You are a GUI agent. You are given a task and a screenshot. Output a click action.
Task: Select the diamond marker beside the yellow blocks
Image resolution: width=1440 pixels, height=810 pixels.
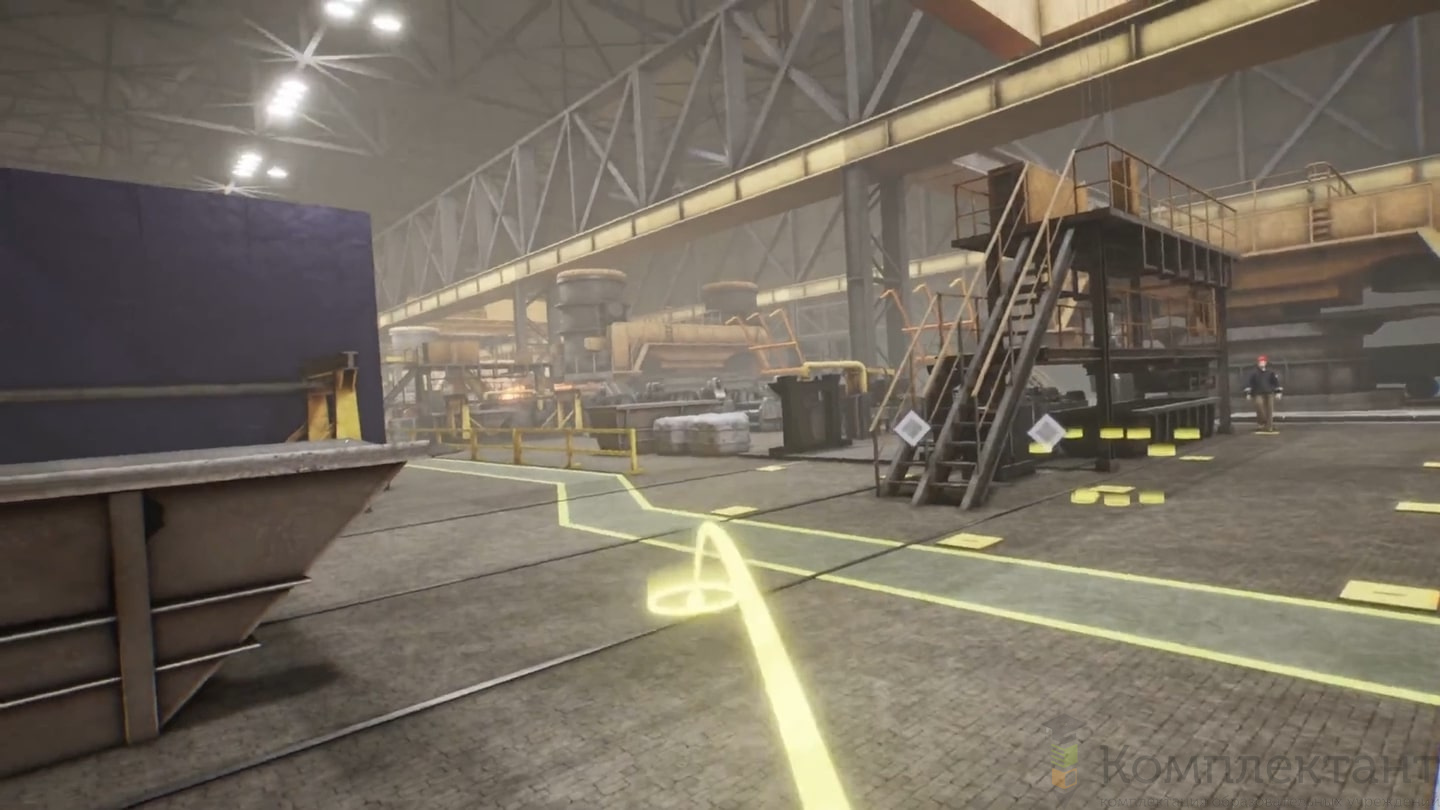pyautogui.click(x=1046, y=431)
